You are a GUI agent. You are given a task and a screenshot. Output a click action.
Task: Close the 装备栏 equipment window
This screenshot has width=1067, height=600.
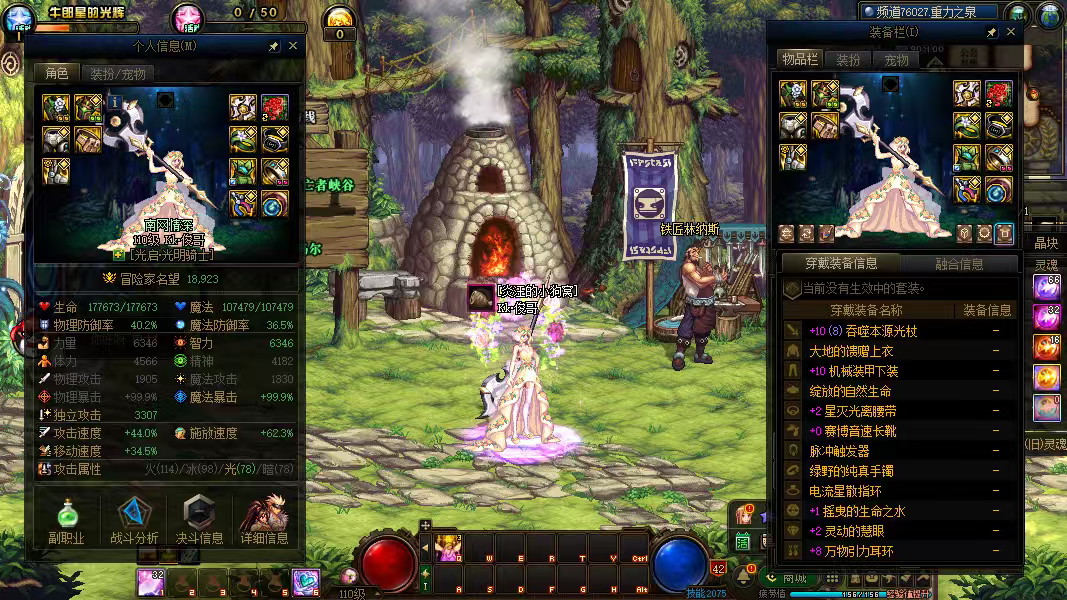1011,32
